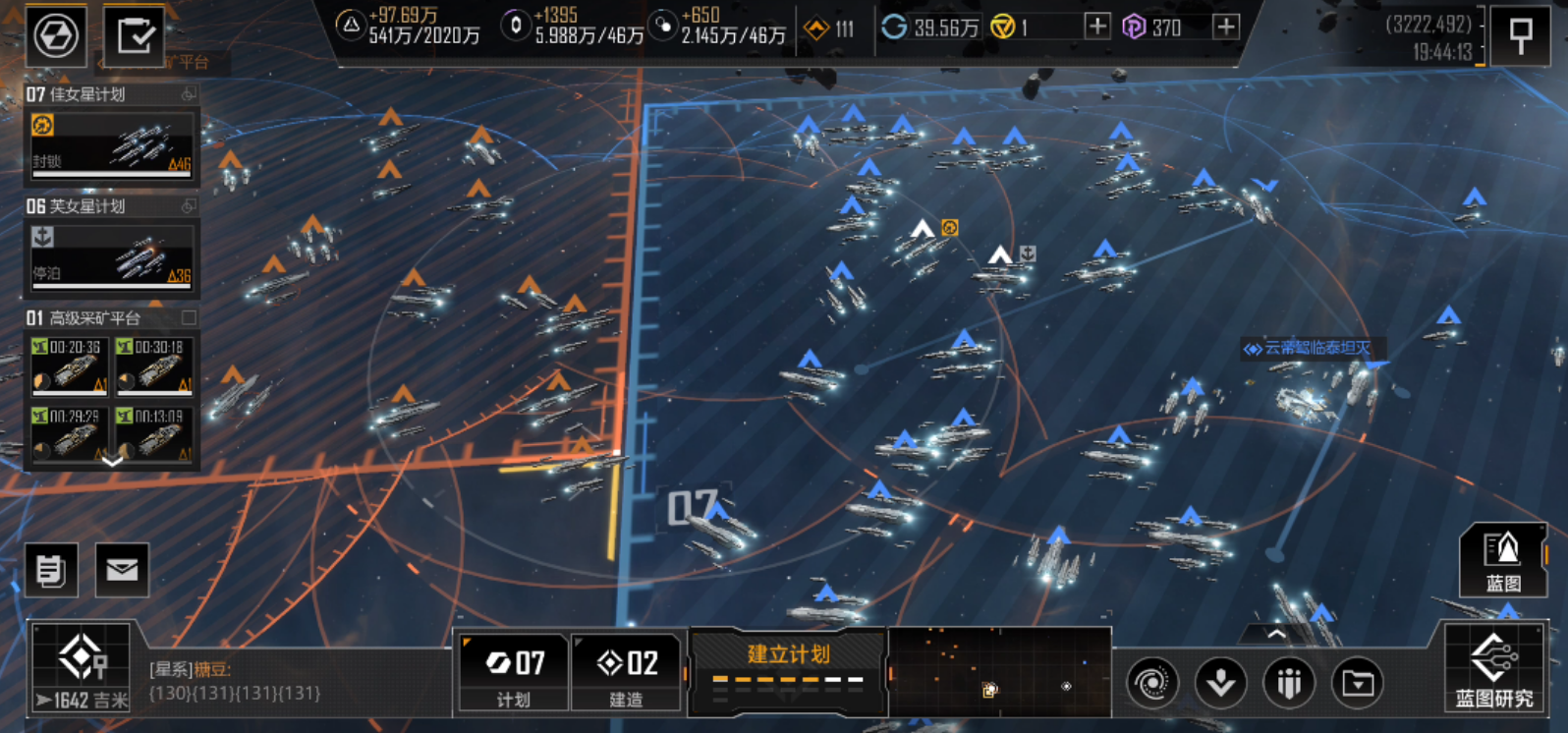
Task: Open the hexagon main menu icon
Action: (x=56, y=36)
